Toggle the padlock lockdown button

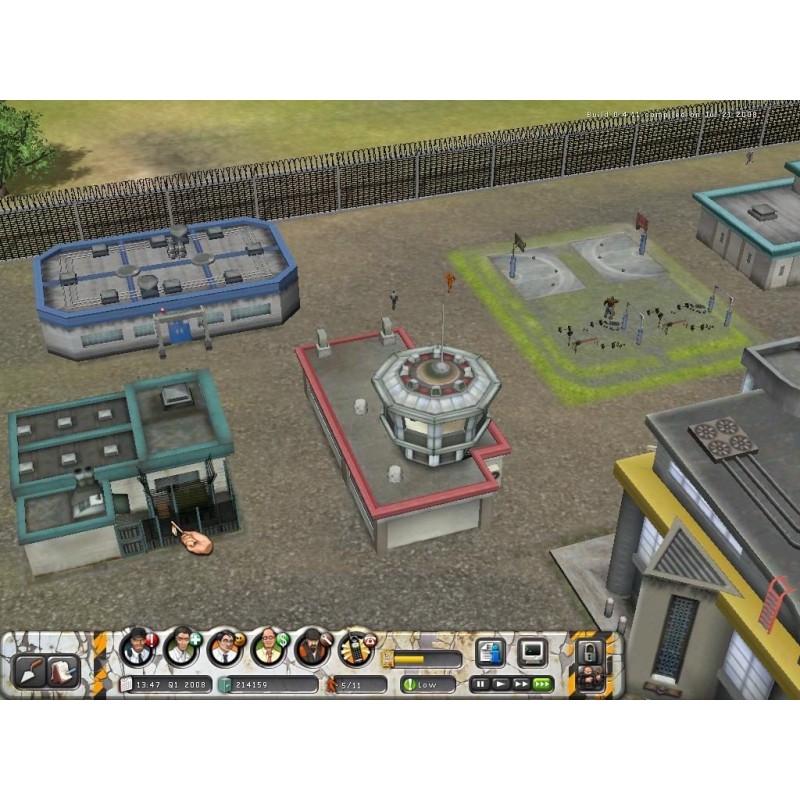tap(589, 653)
